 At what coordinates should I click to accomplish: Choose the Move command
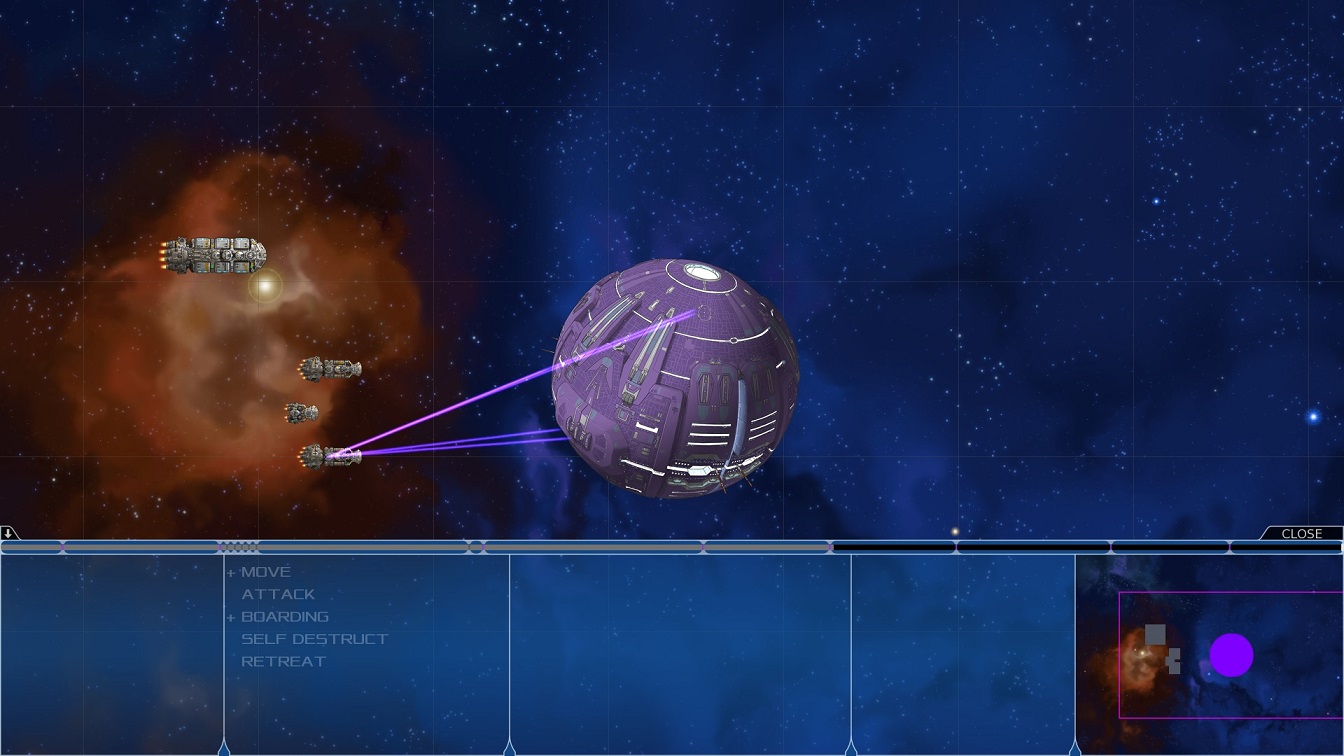266,572
